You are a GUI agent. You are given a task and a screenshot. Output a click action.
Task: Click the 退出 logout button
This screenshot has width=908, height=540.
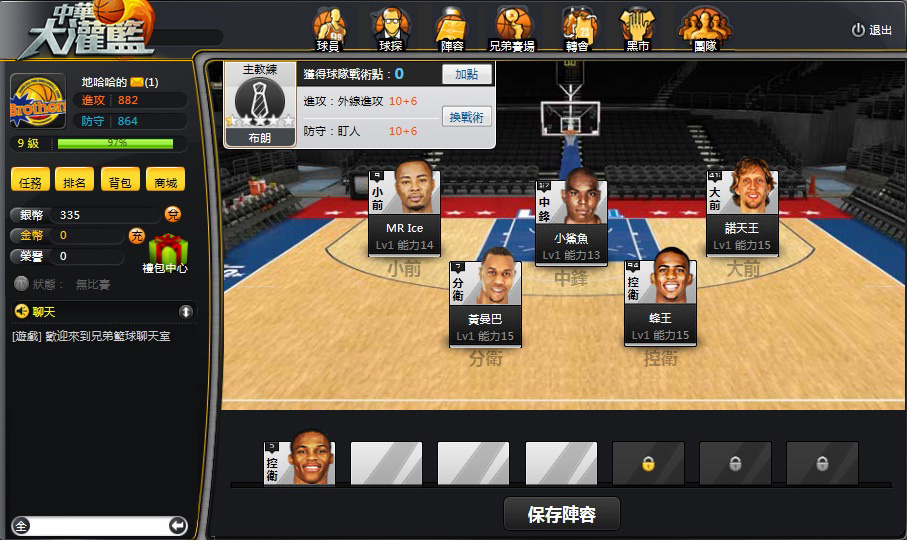pyautogui.click(x=872, y=30)
